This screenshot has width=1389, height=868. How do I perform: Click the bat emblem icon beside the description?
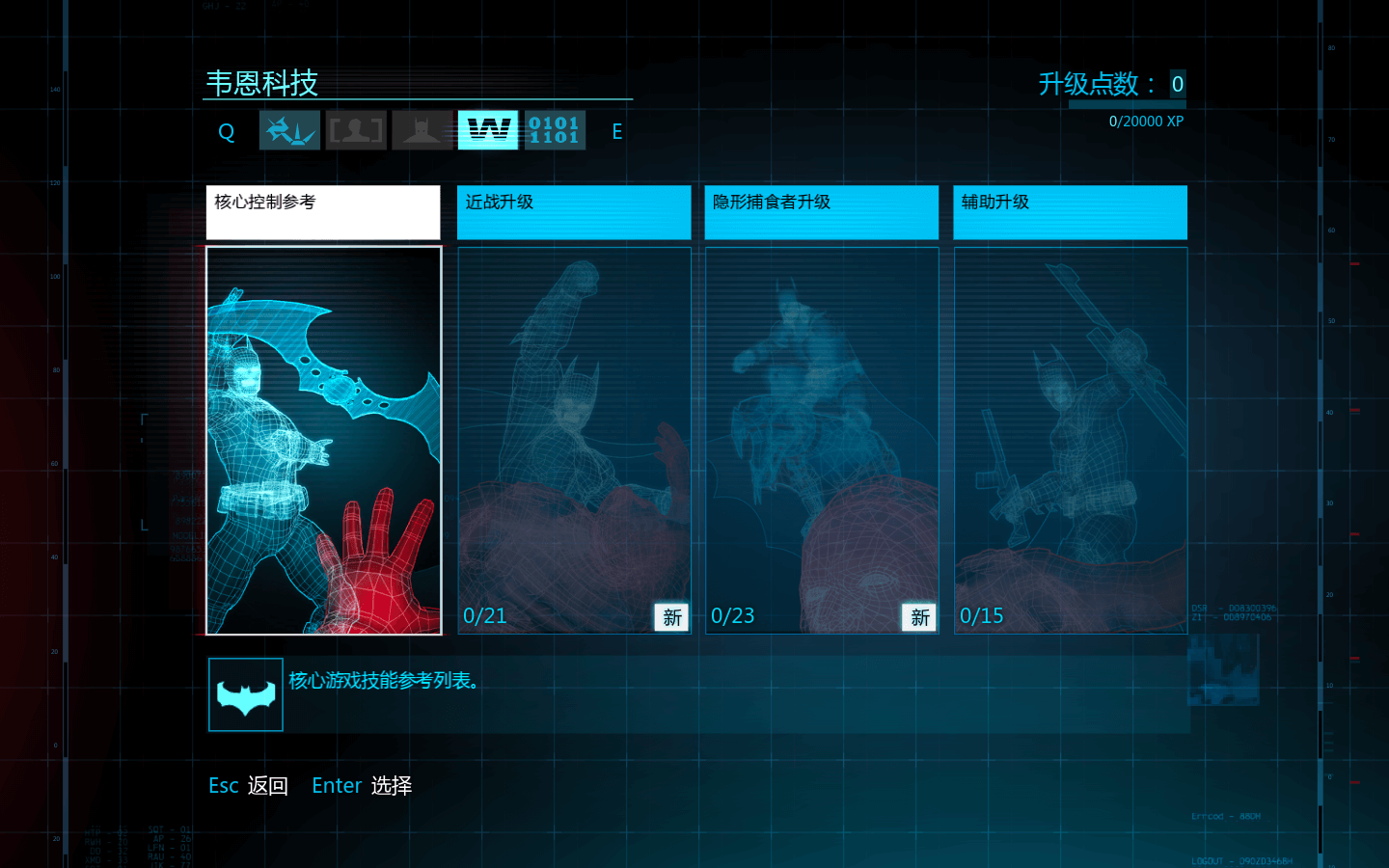(x=246, y=694)
